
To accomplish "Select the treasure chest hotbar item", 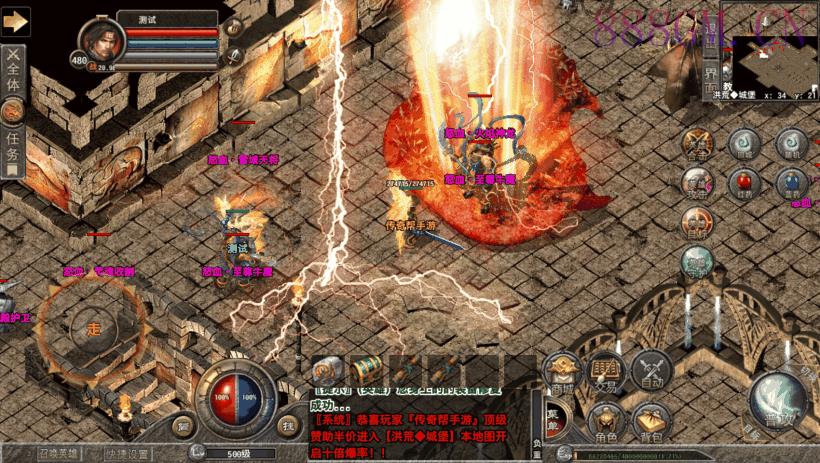I will point(367,369).
